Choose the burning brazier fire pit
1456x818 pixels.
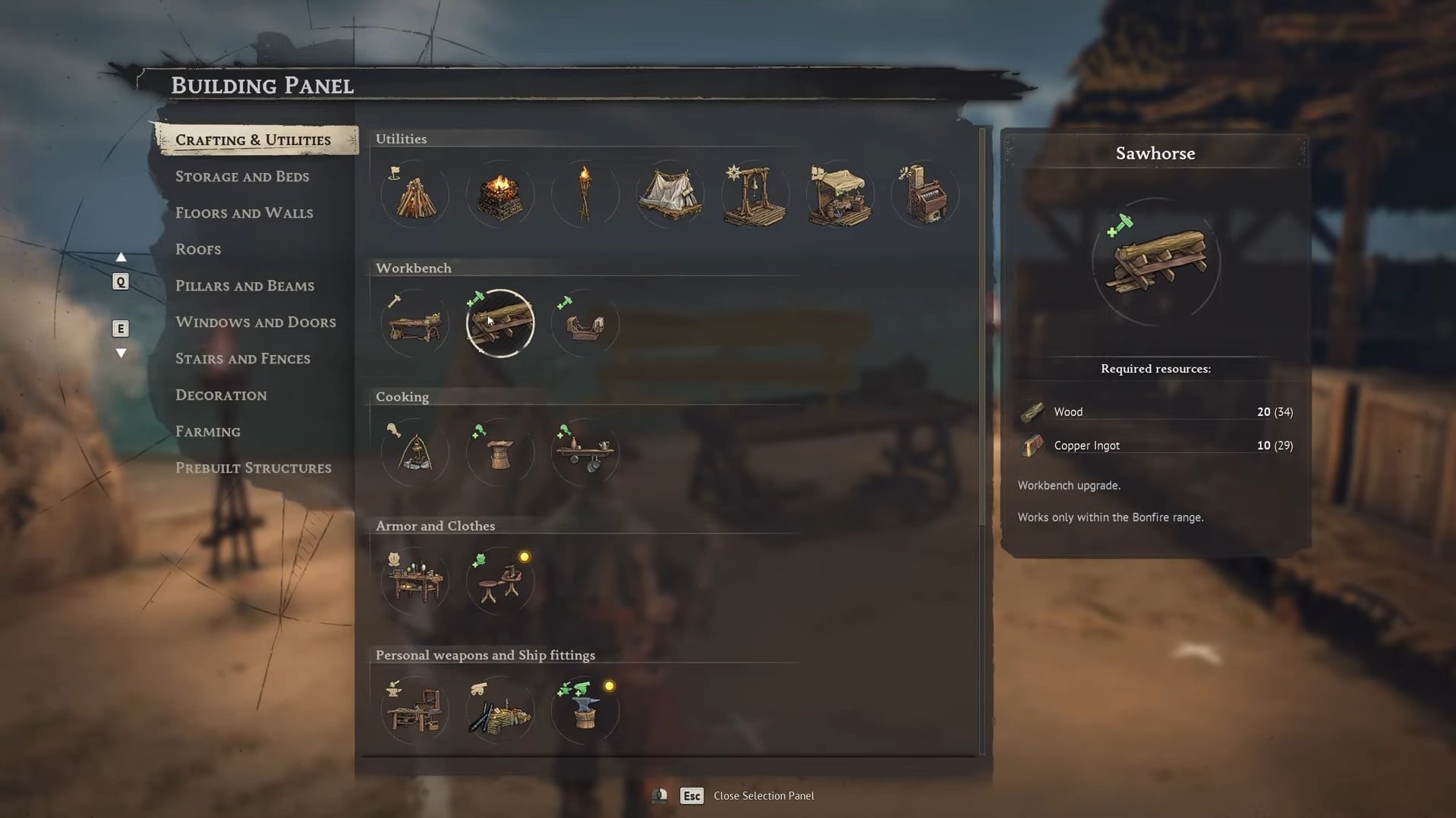[500, 195]
